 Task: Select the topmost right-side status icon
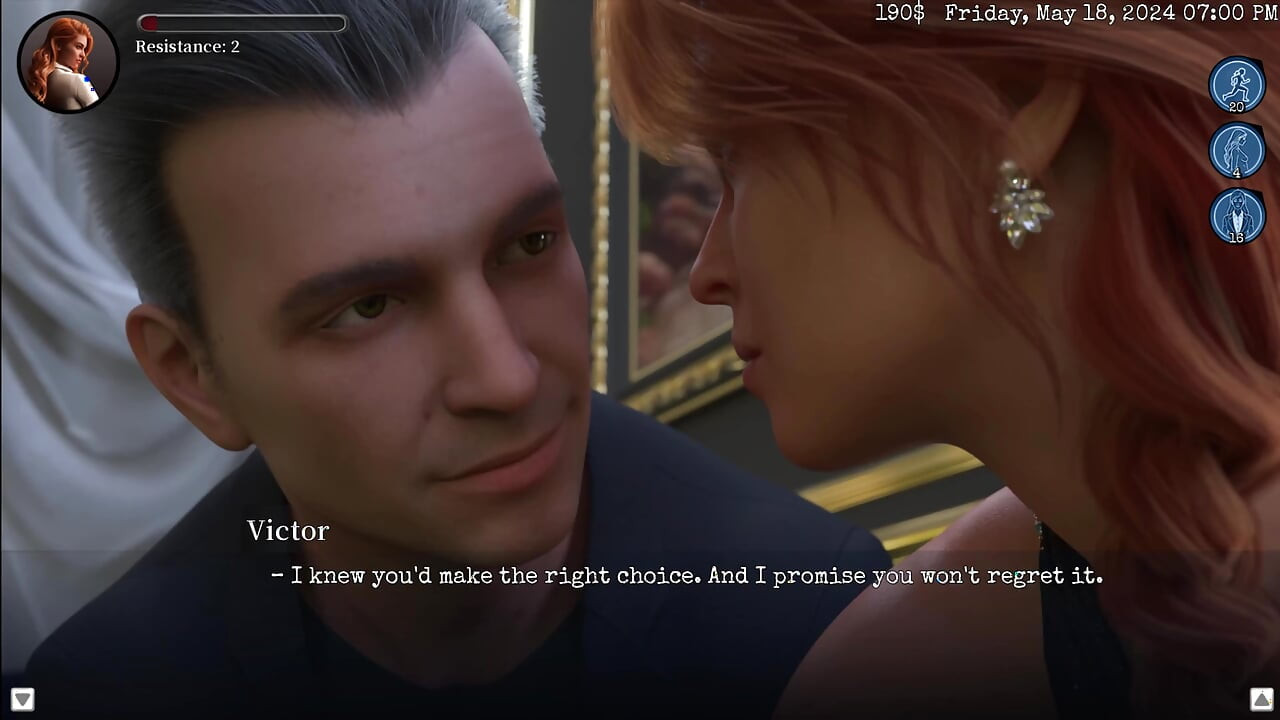(x=1237, y=84)
